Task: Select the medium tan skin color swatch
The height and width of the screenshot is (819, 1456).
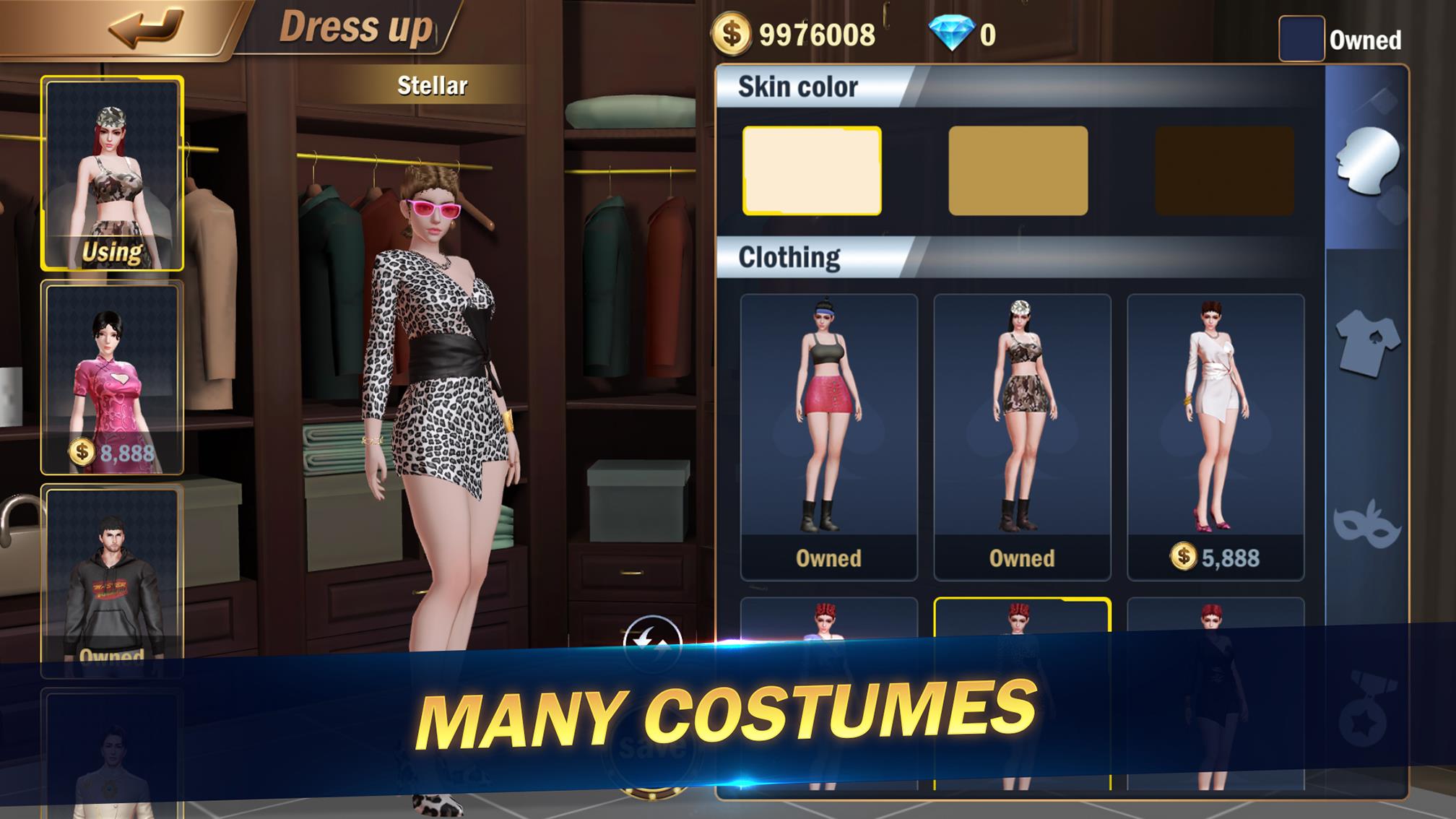Action: point(1019,171)
